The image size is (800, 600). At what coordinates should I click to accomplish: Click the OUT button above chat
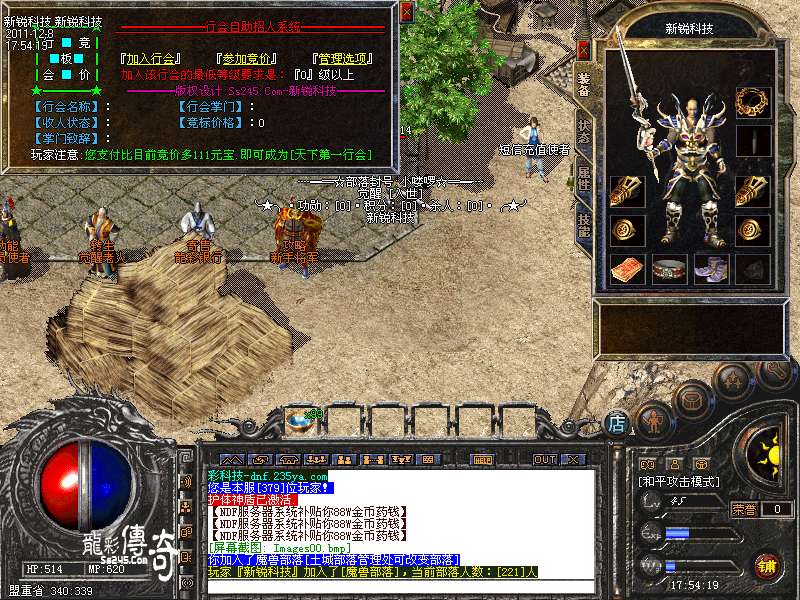click(x=545, y=459)
